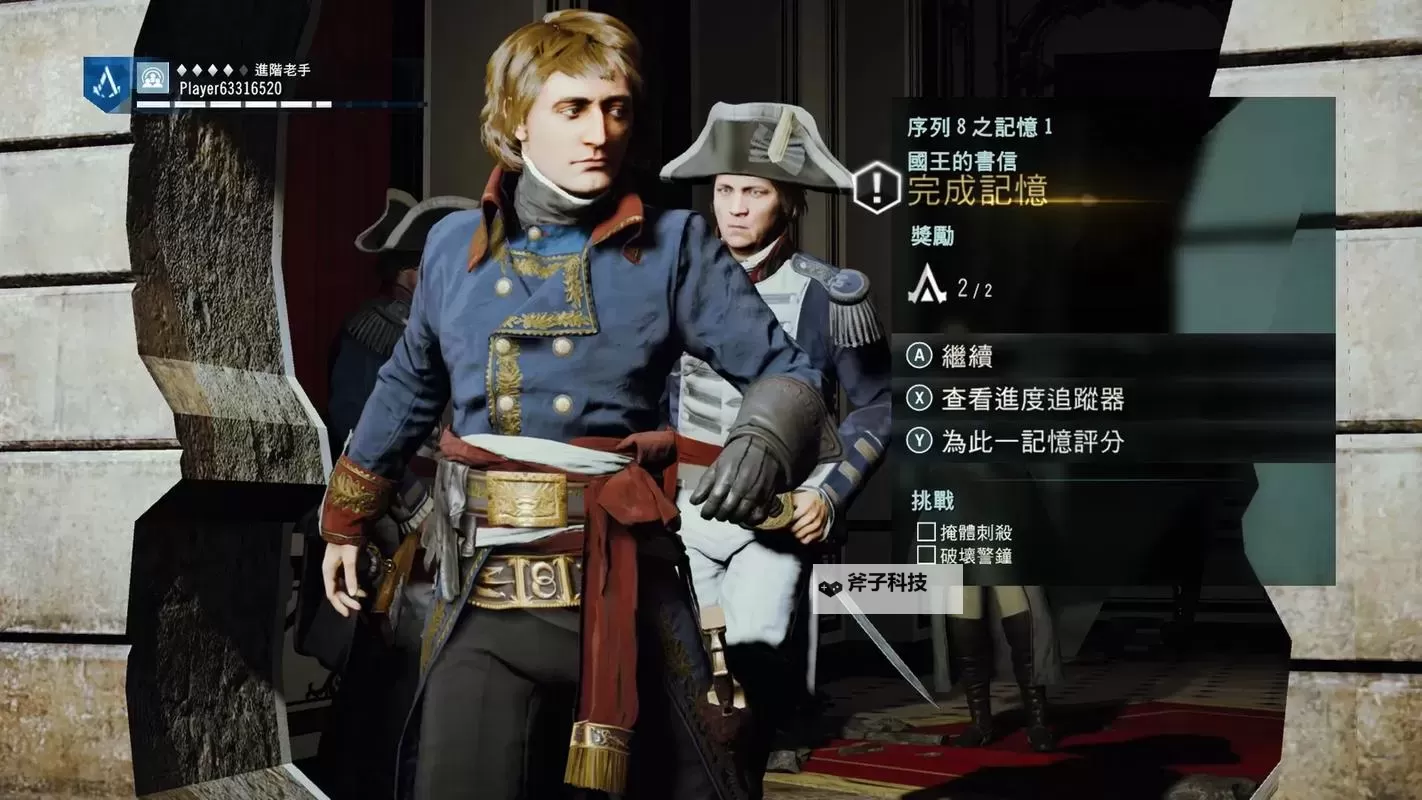Viewport: 1422px width, 800px height.
Task: Select the Assassin crest reward icon
Action: (x=927, y=286)
